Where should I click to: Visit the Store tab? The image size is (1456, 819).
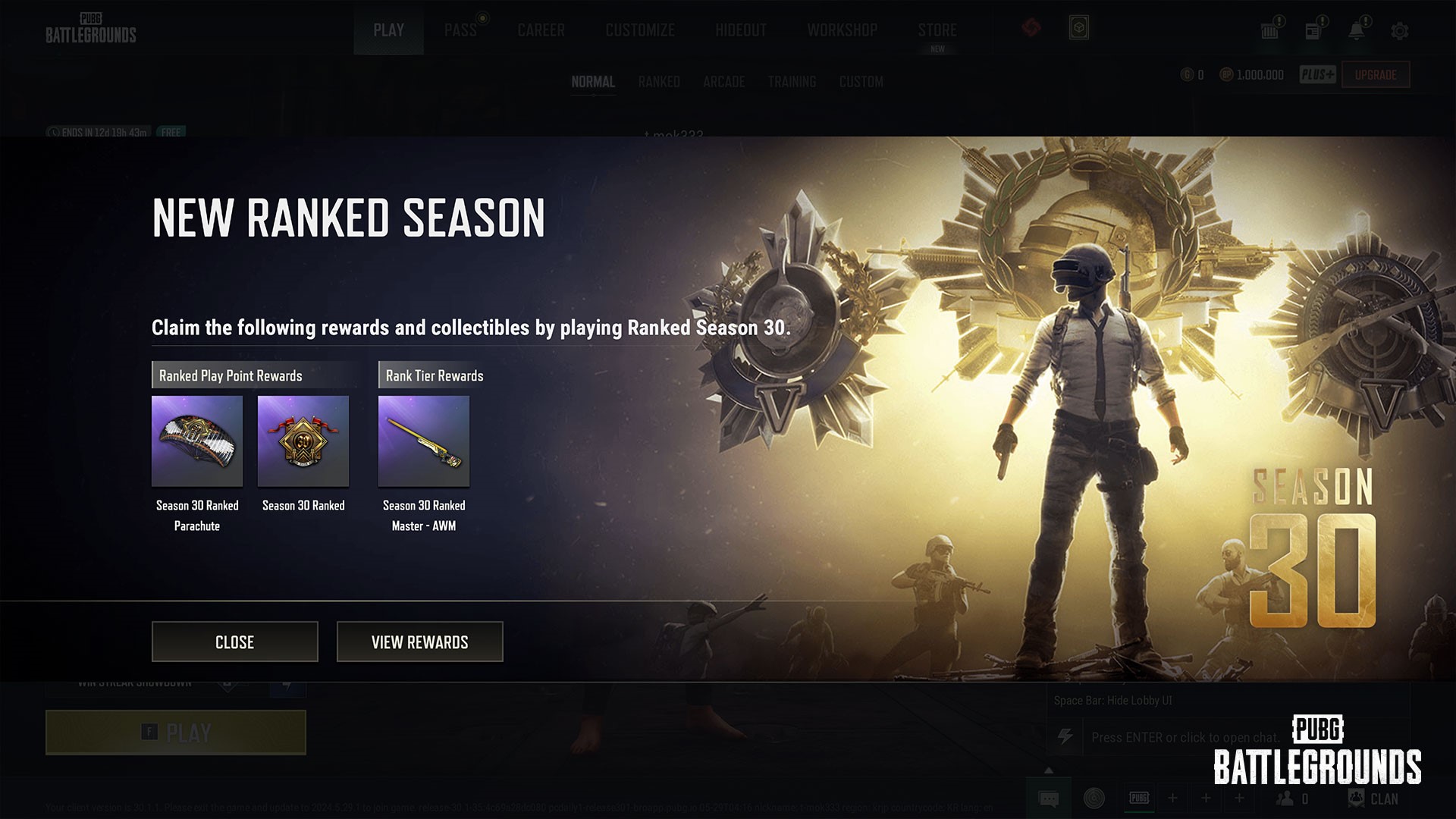point(937,30)
